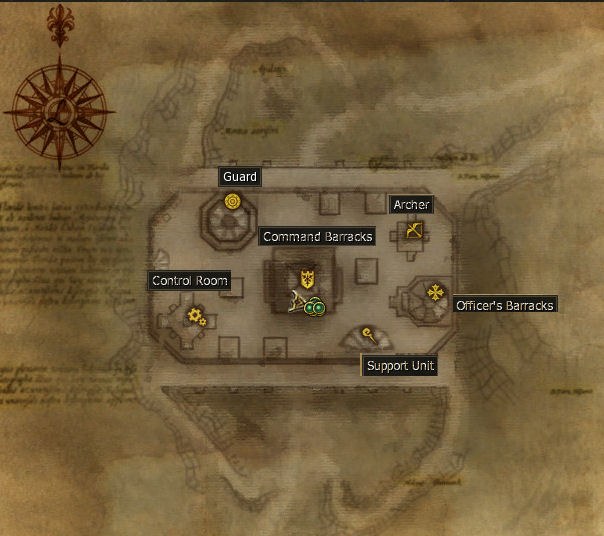Select the Officer's Barracks text label
The image size is (604, 536).
coord(504,305)
